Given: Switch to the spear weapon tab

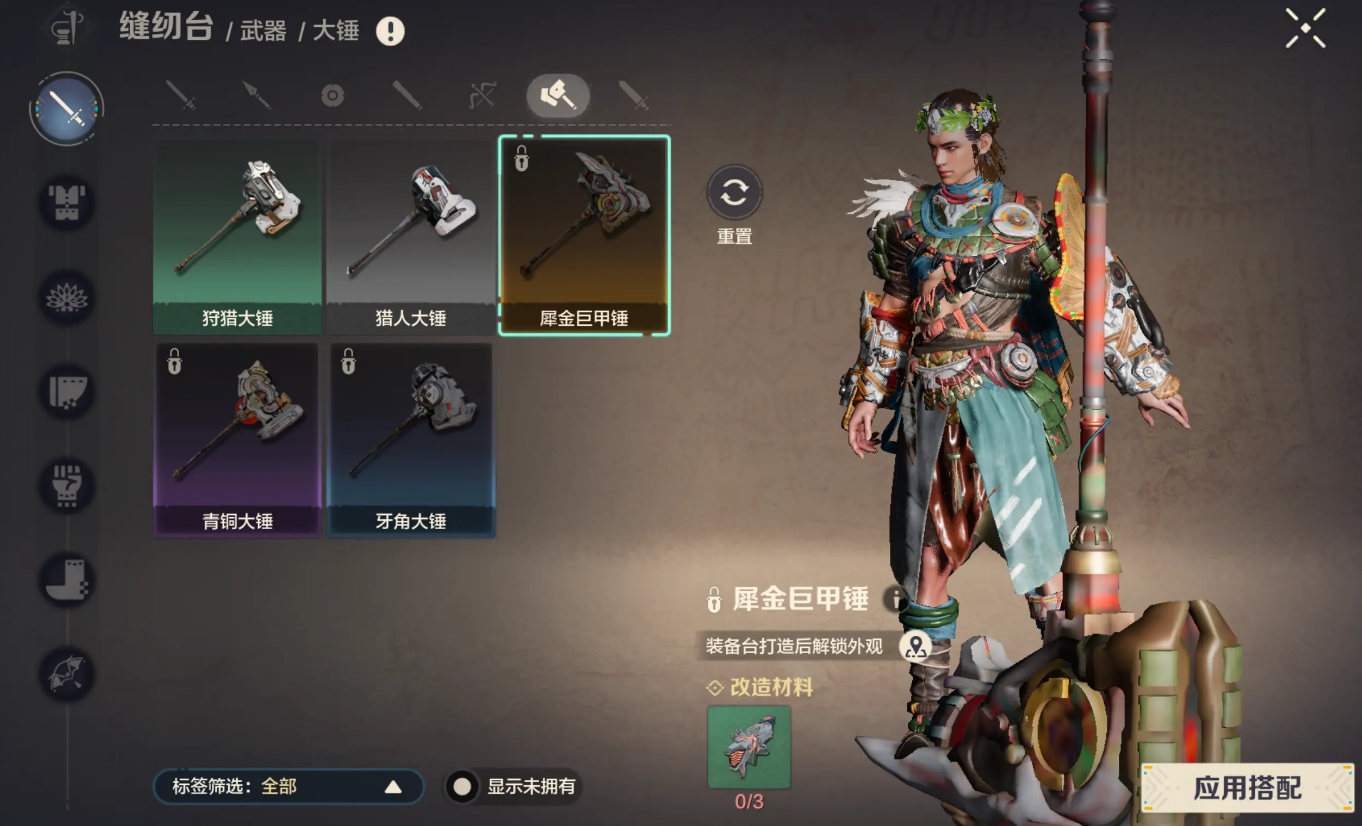Looking at the screenshot, I should coord(256,96).
